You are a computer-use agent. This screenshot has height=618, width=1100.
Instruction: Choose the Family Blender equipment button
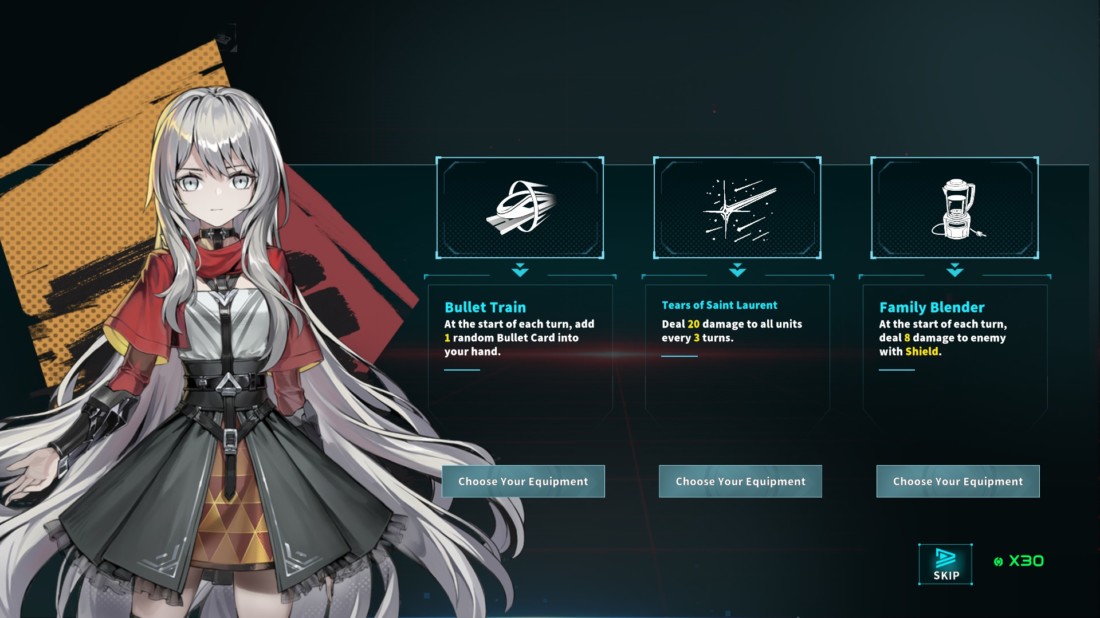pos(958,481)
